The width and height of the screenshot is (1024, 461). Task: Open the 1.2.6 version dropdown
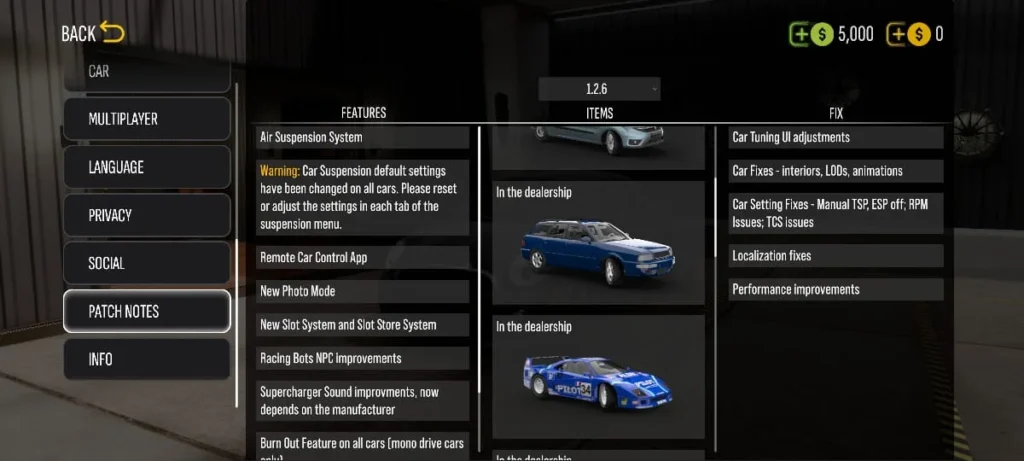tap(599, 89)
